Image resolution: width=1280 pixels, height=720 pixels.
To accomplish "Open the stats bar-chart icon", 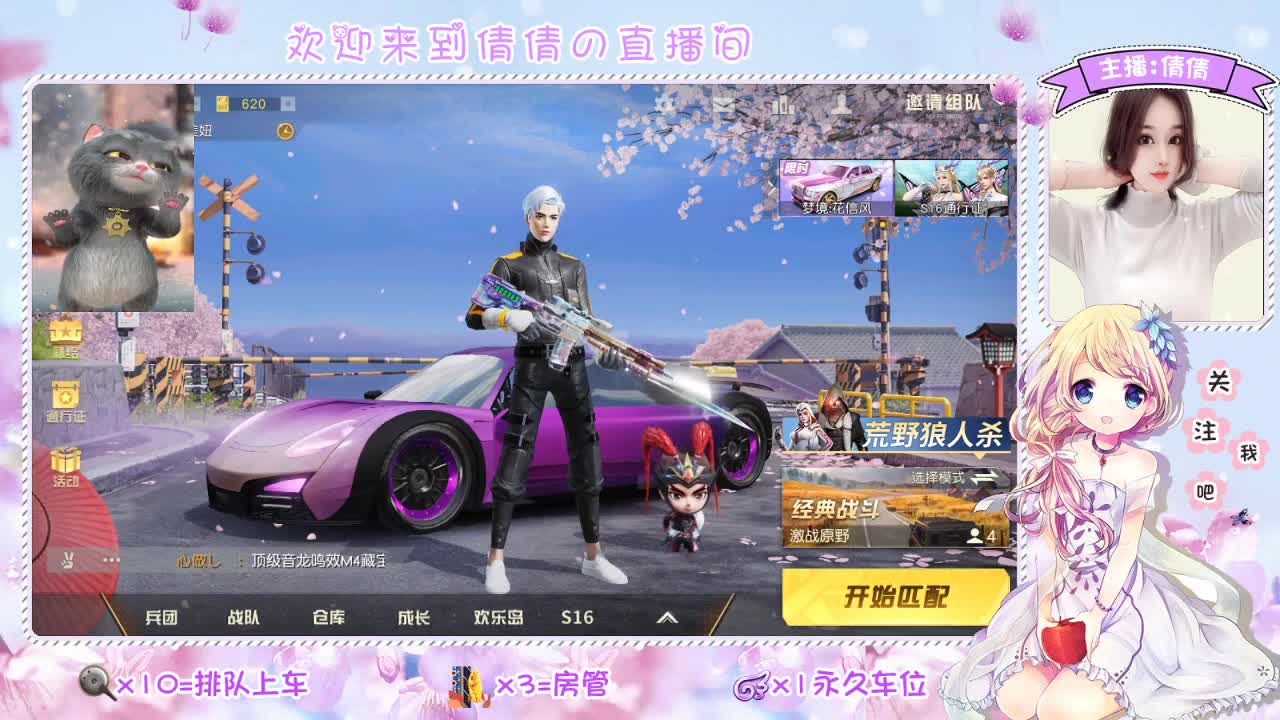I will 785,103.
